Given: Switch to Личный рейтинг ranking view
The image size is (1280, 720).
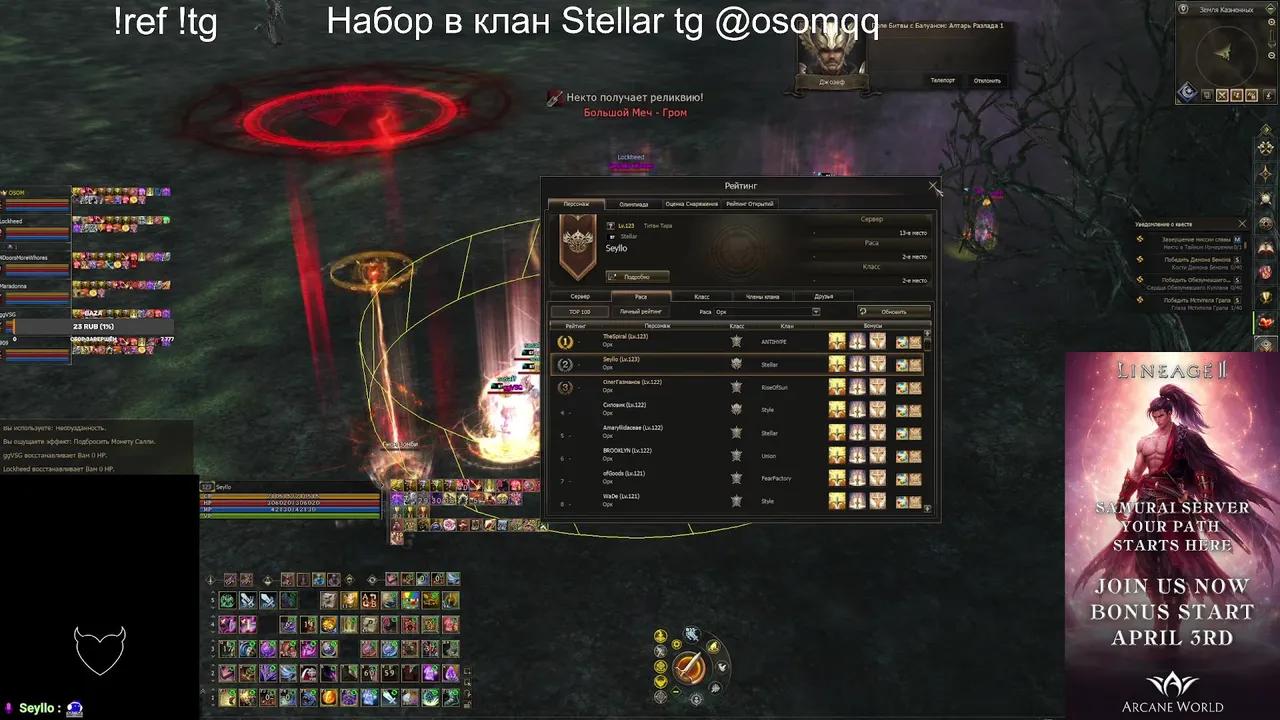Looking at the screenshot, I should pos(642,311).
